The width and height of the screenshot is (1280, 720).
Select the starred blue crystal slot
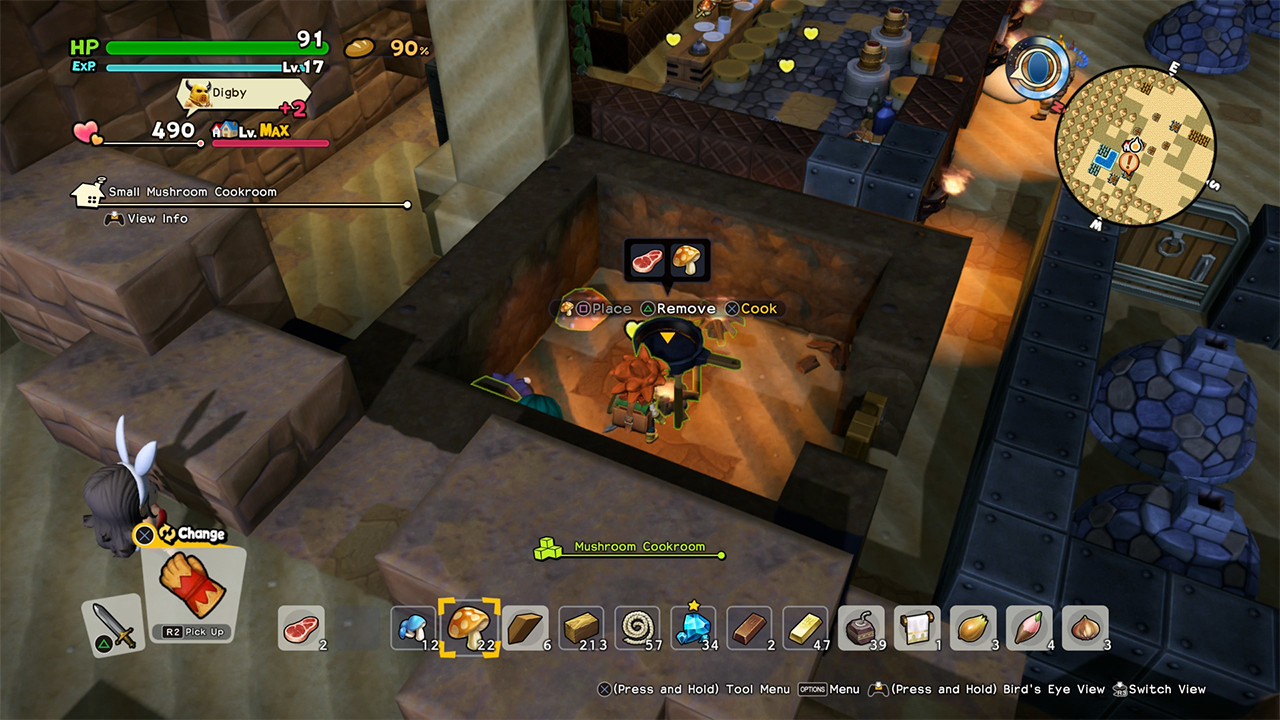coord(693,628)
